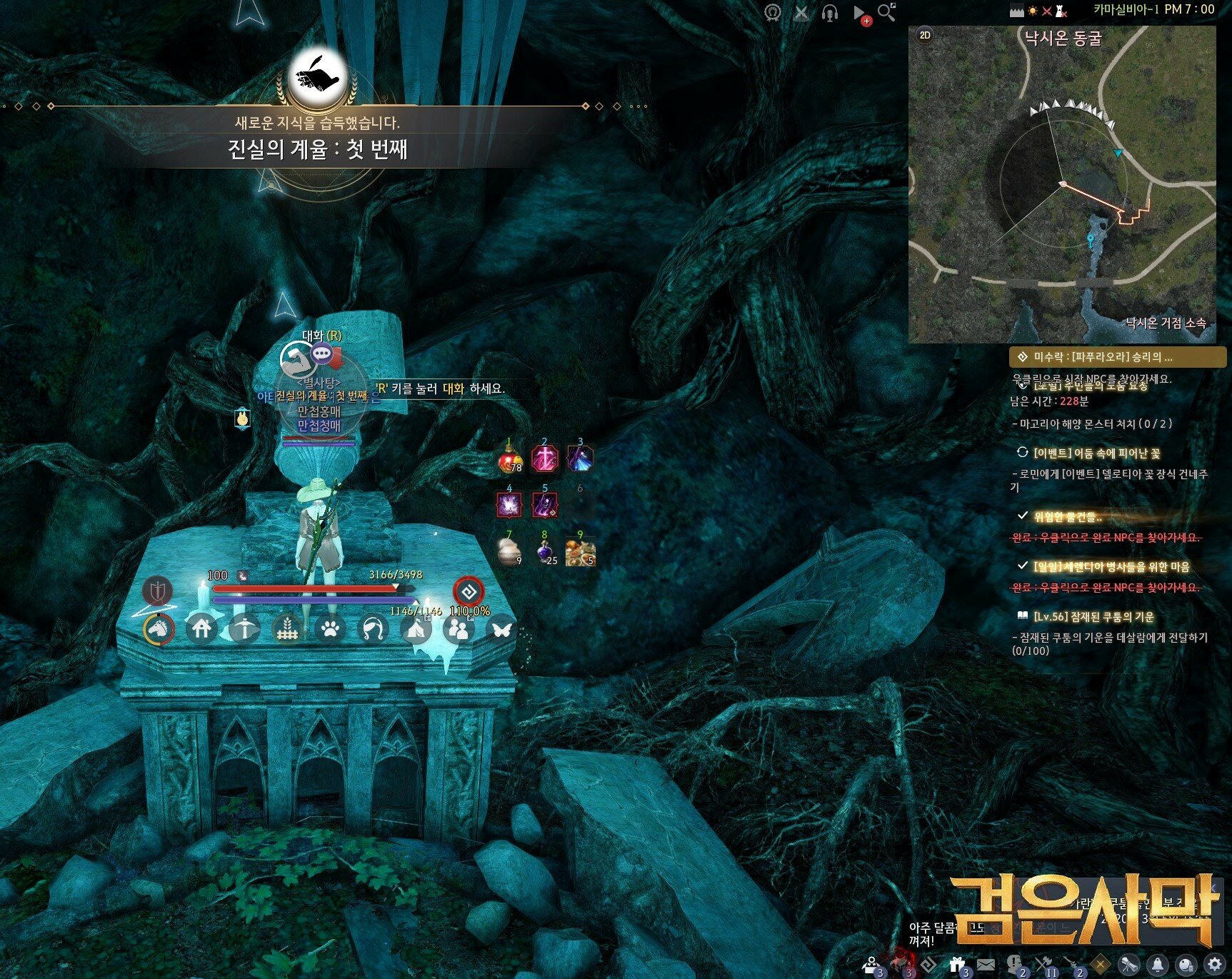Open the paw print pet icon
Viewport: 1232px width, 979px height.
(329, 629)
